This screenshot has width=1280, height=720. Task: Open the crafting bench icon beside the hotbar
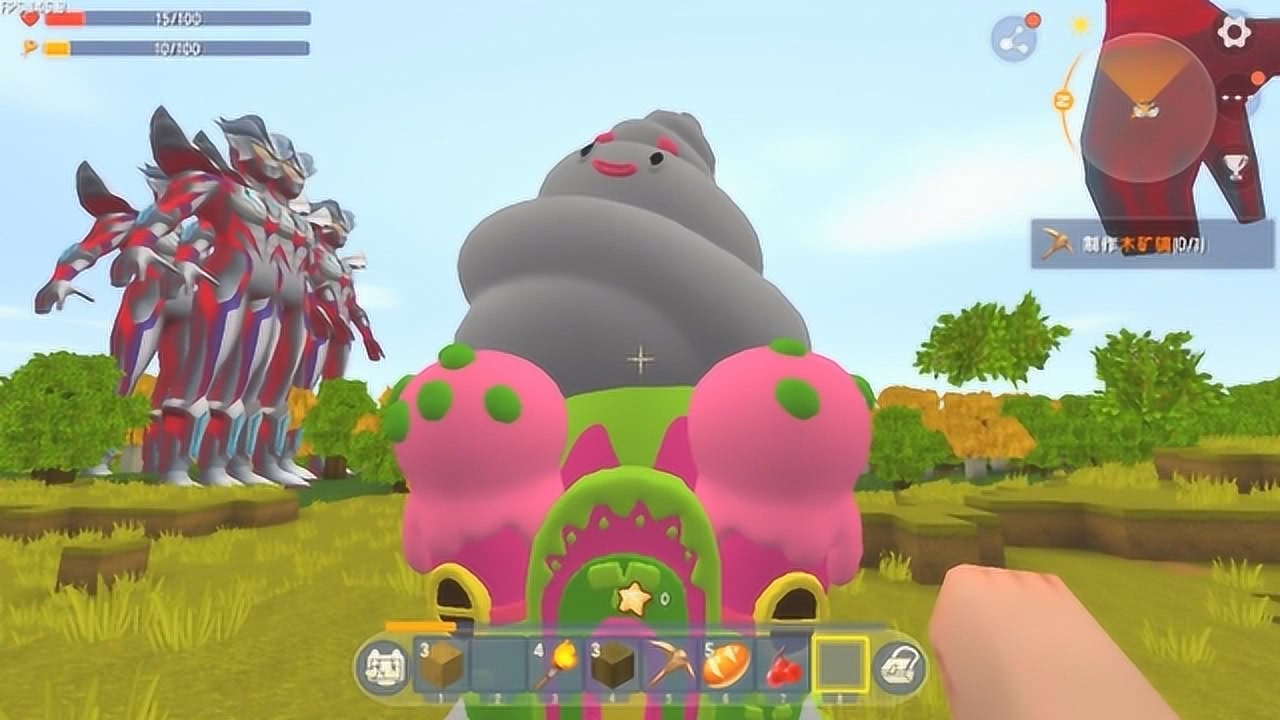point(384,665)
